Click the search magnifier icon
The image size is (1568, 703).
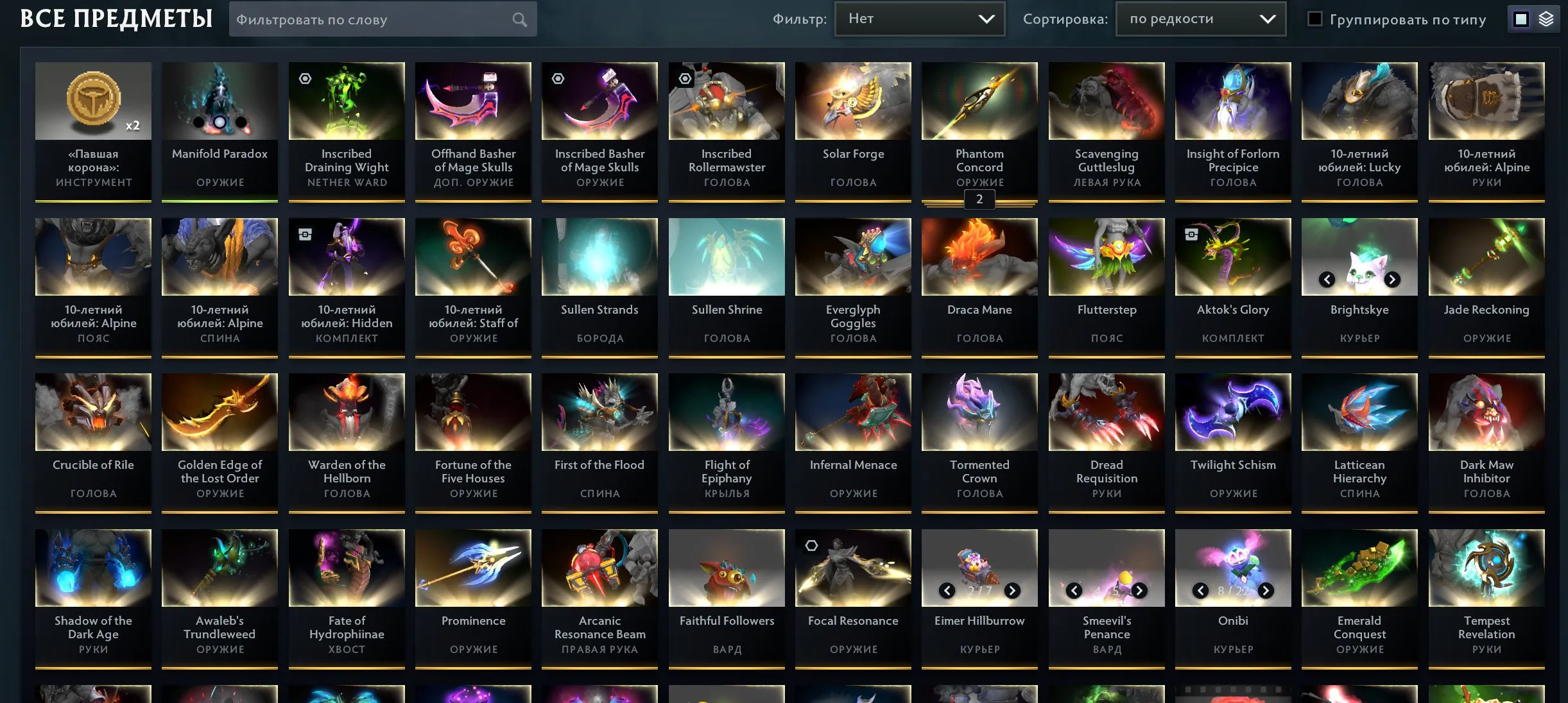click(520, 19)
